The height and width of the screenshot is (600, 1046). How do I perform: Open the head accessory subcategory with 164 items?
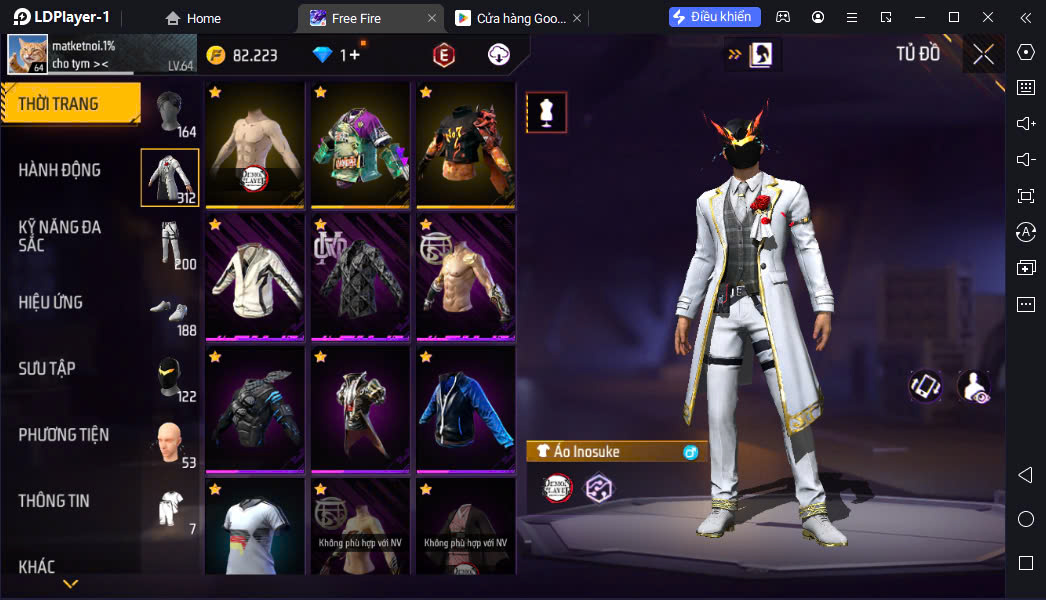[x=170, y=112]
